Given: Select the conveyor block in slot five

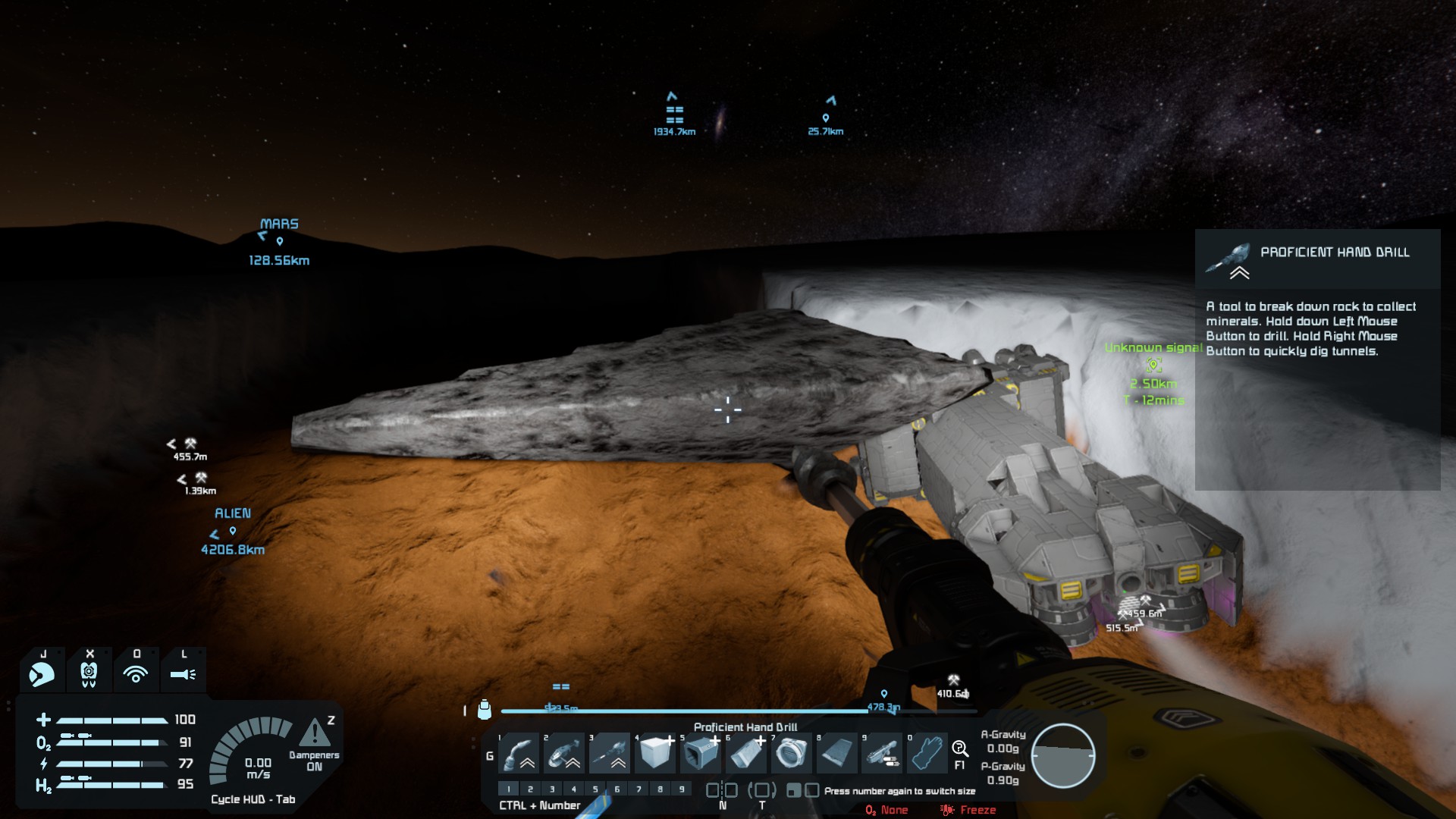Looking at the screenshot, I should coord(701,754).
